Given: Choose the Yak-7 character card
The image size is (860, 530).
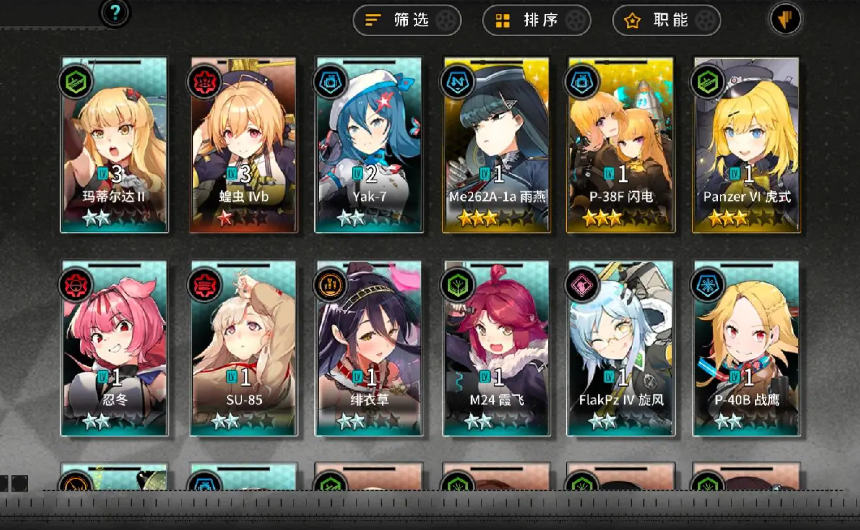Looking at the screenshot, I should tap(369, 145).
